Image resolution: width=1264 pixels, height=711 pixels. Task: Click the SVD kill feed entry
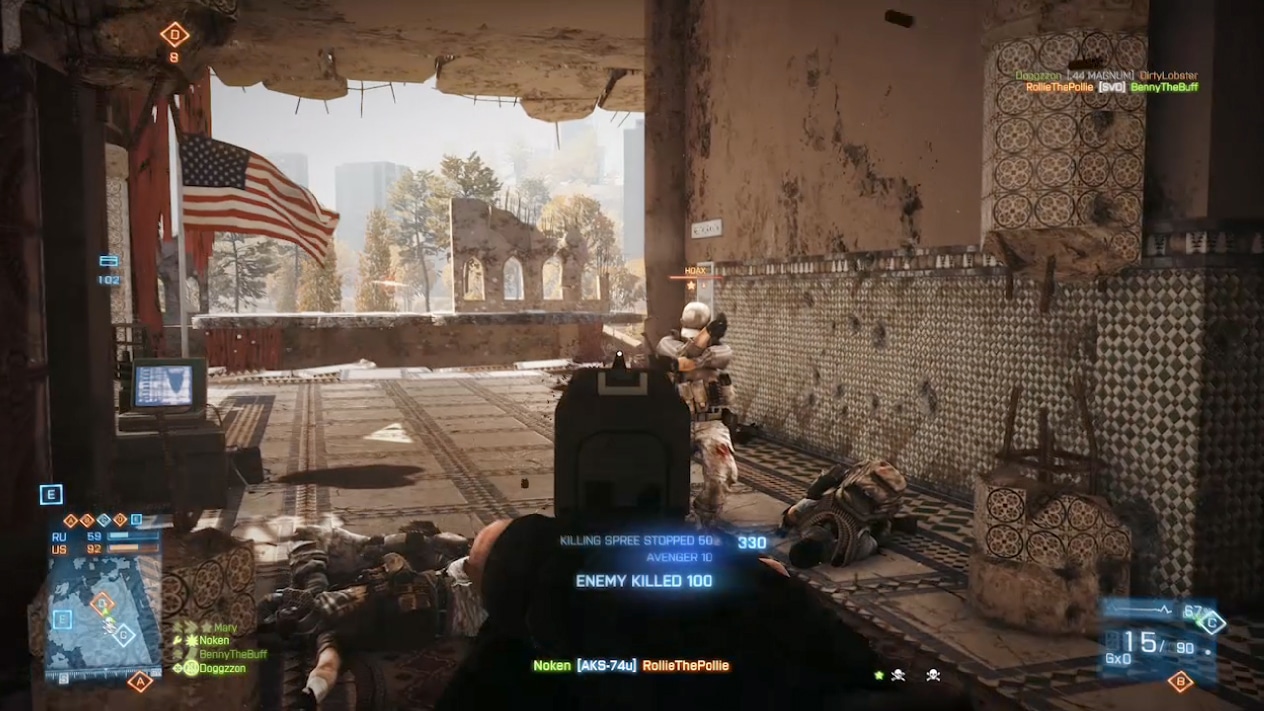pyautogui.click(x=1111, y=88)
